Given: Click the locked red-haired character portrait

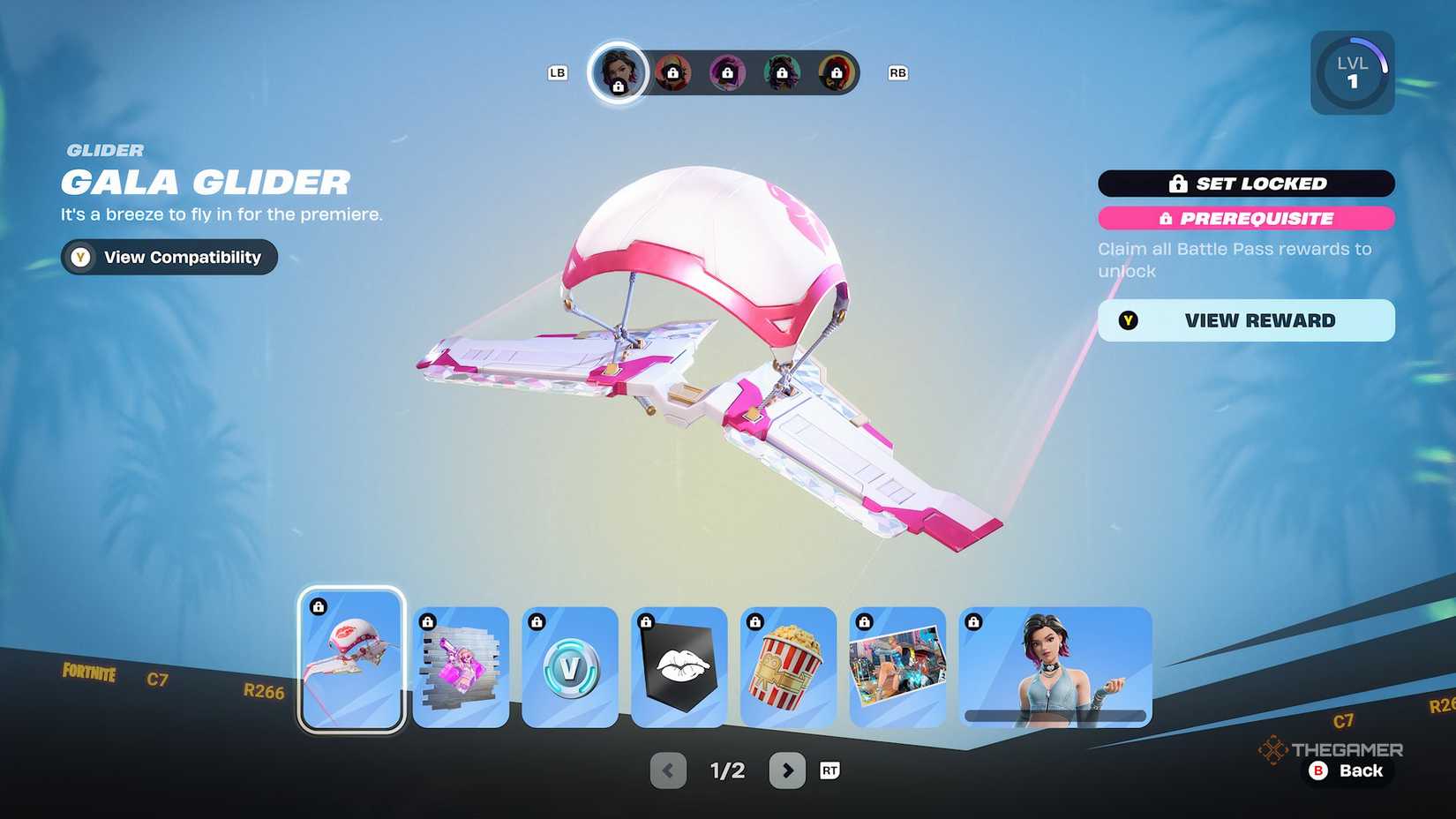Looking at the screenshot, I should coord(674,73).
